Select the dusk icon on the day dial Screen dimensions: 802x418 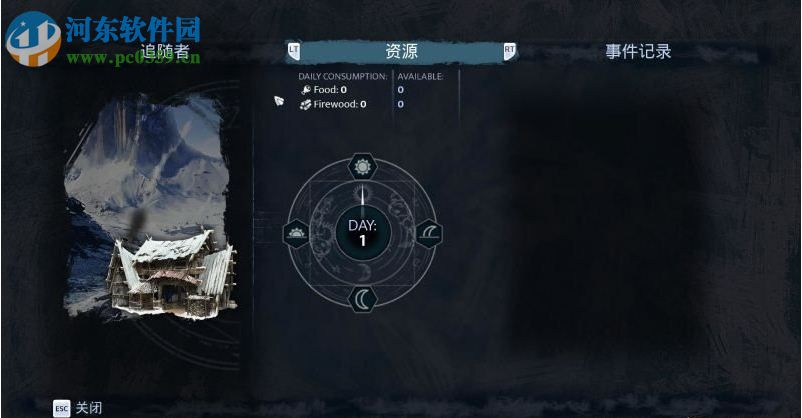click(427, 234)
